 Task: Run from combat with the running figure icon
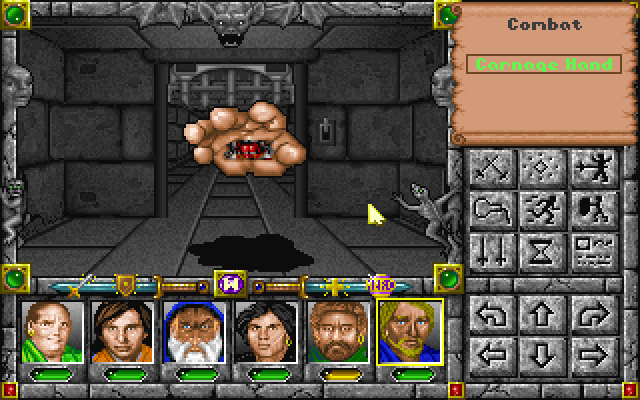coord(539,208)
